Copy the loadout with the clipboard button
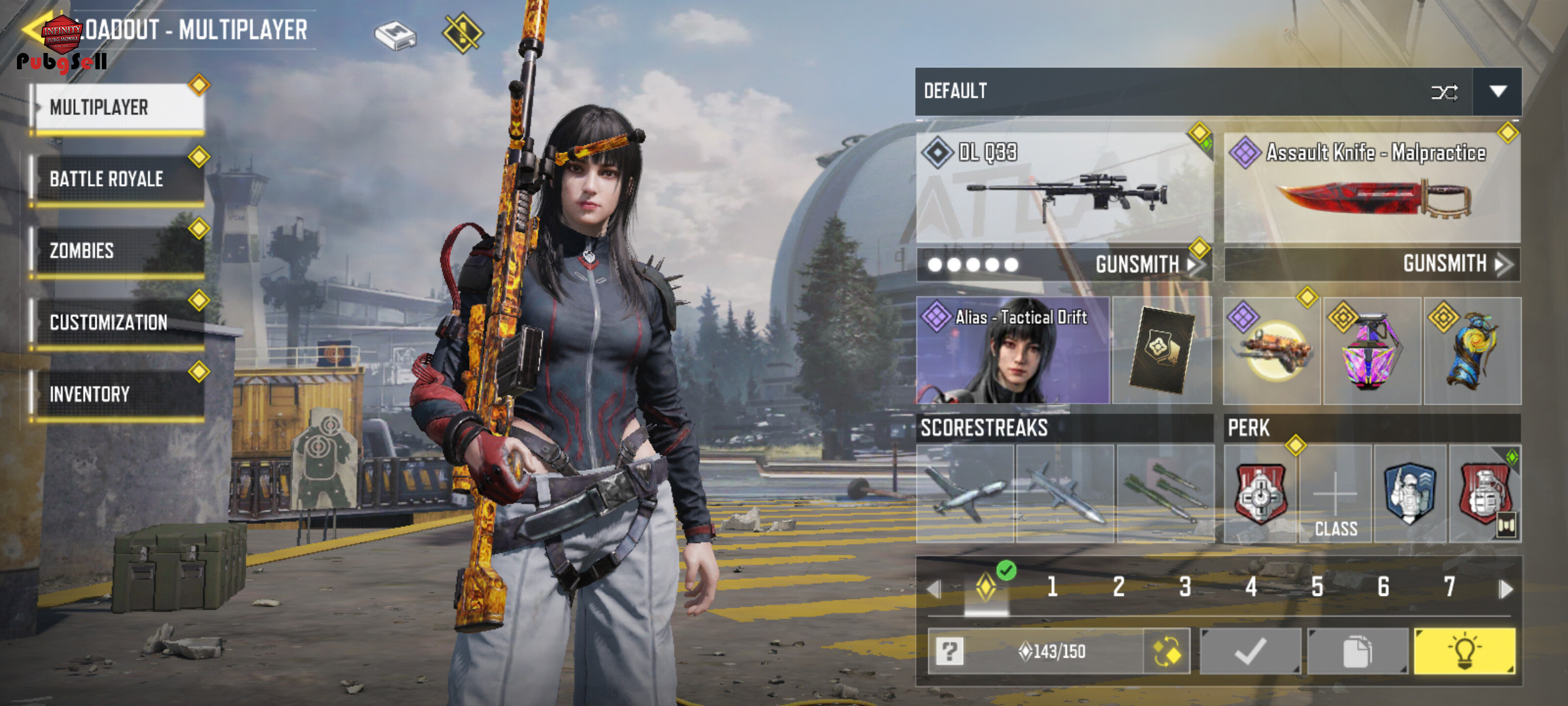Screen dimensions: 1568x706 click(1357, 651)
